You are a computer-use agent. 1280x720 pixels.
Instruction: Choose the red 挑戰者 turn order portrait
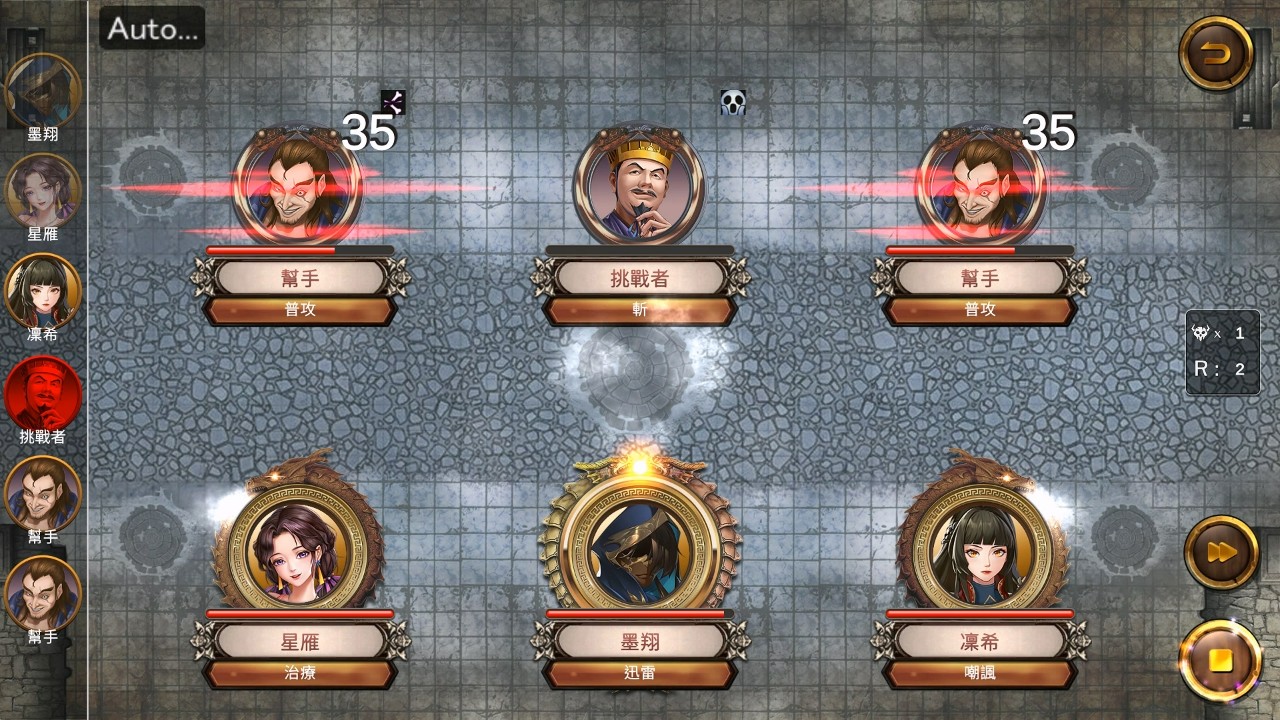coord(43,391)
